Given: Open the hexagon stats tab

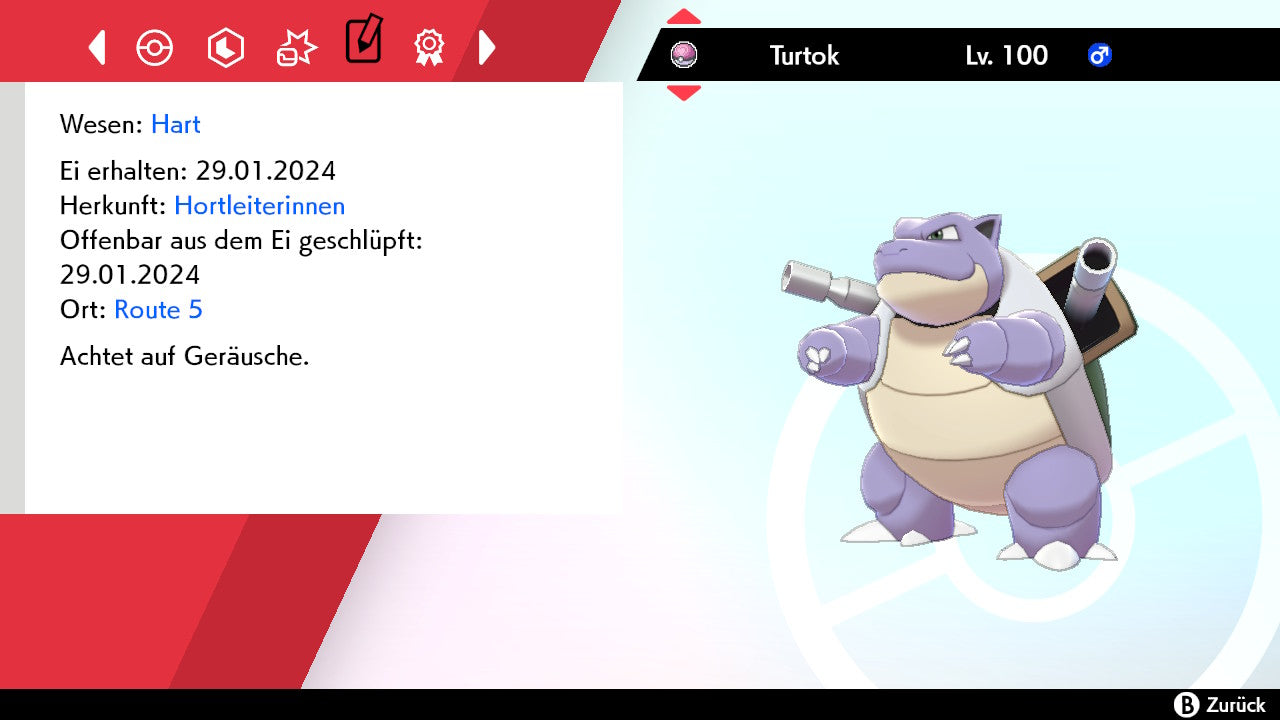Looking at the screenshot, I should click(x=225, y=47).
